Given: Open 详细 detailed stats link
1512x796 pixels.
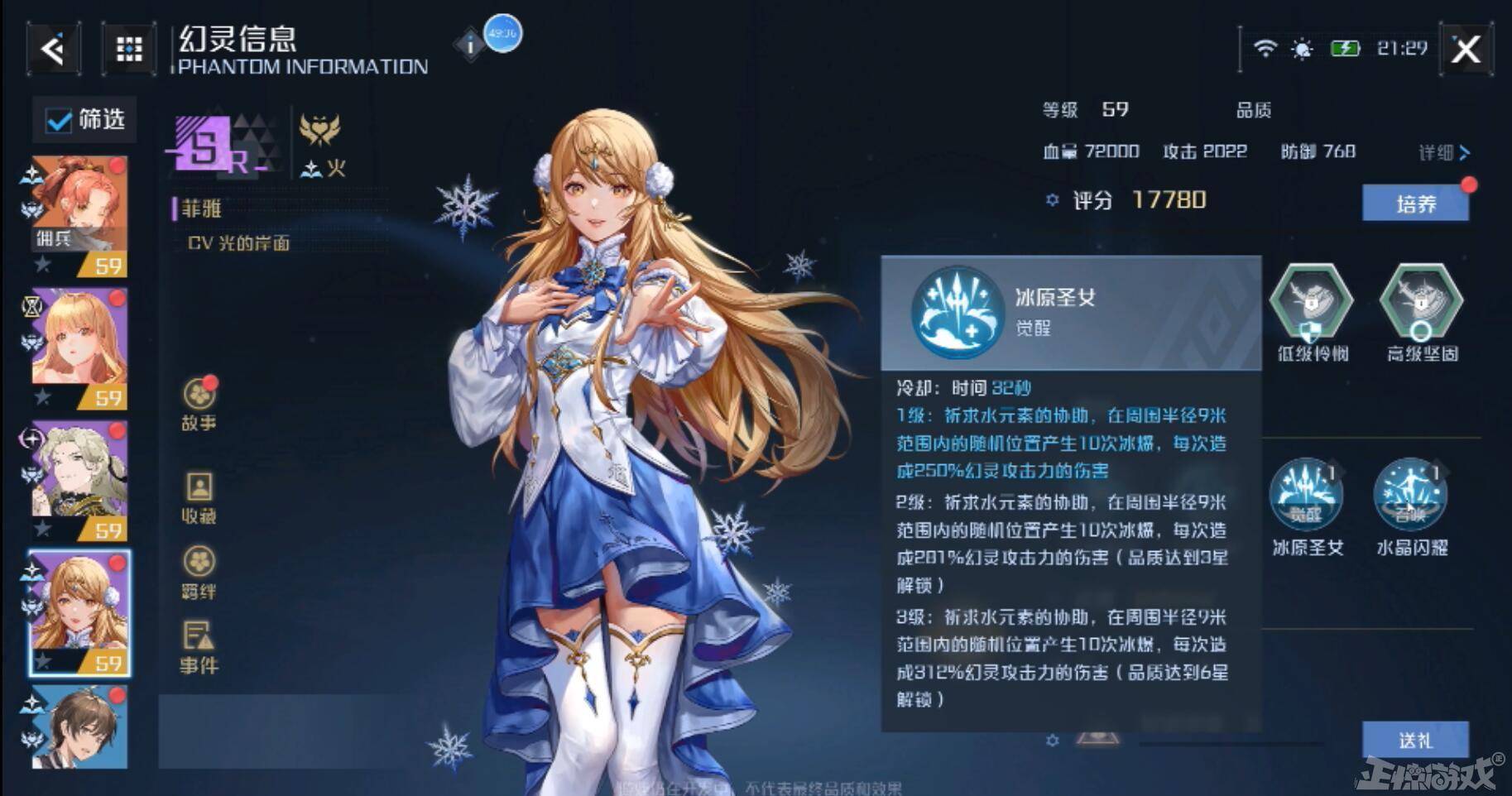Looking at the screenshot, I should coord(1440,151).
